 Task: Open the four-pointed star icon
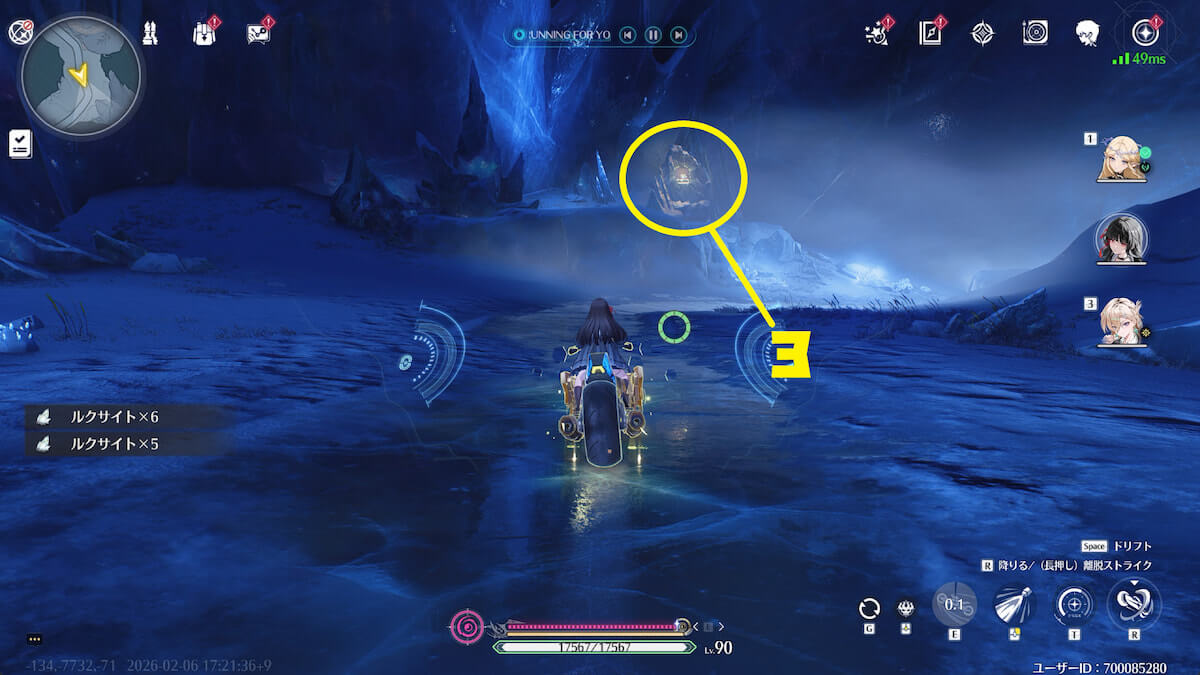click(982, 33)
